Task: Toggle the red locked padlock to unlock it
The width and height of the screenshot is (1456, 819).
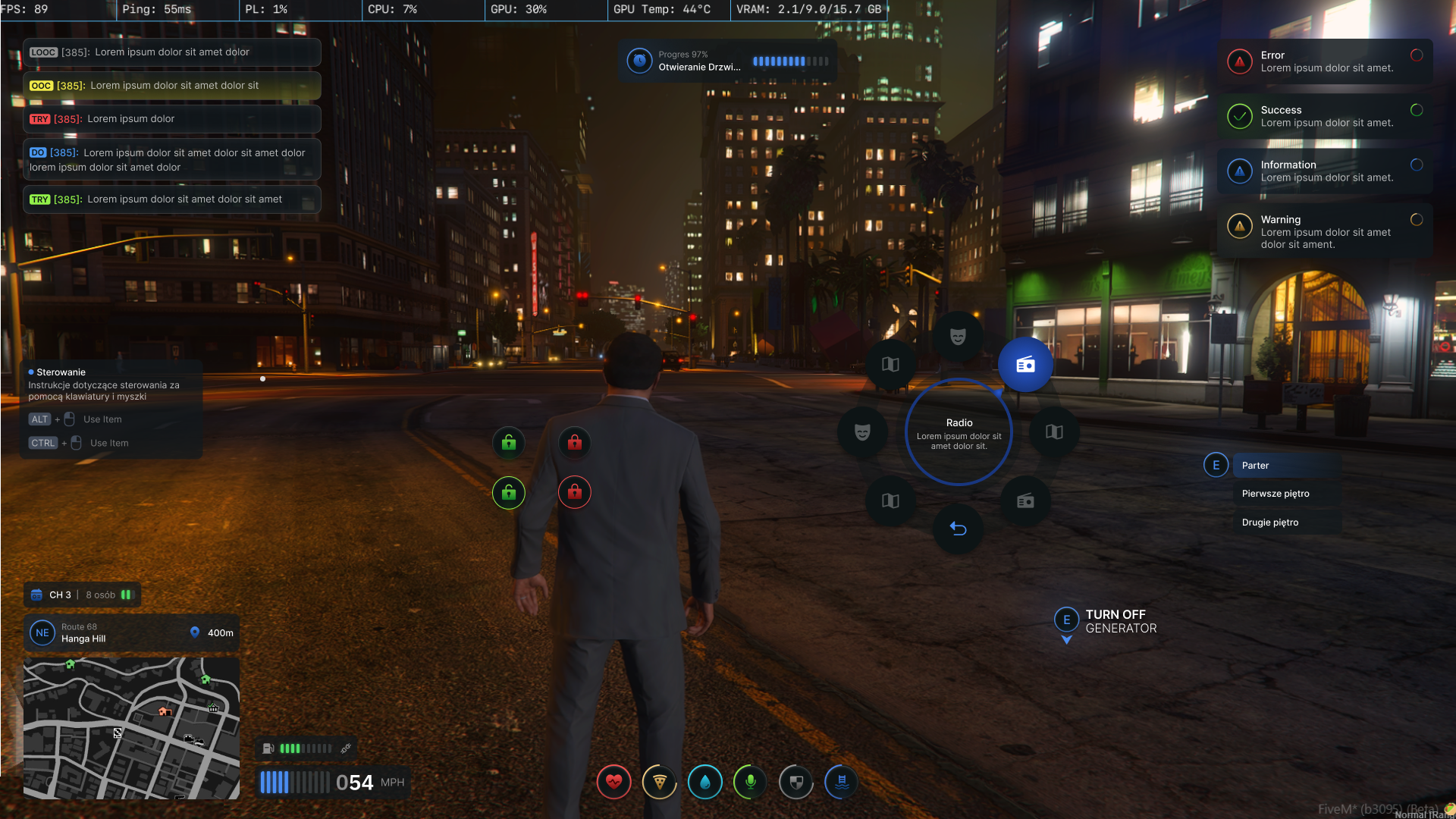Action: 575,443
